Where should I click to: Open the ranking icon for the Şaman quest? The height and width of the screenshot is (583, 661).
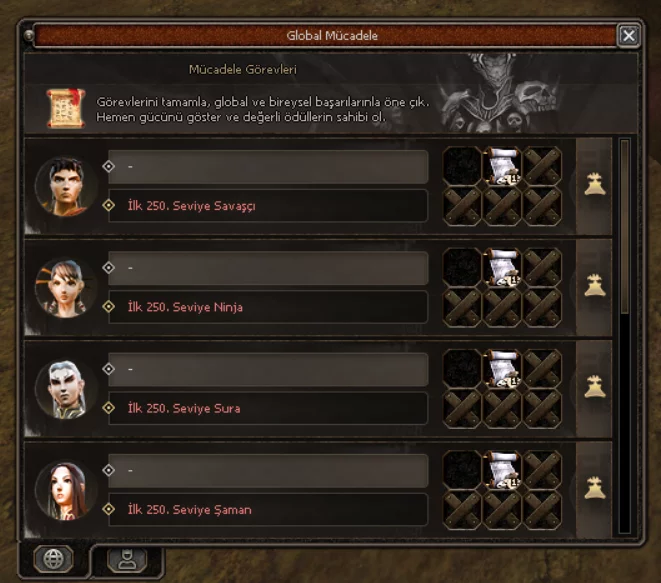[595, 488]
